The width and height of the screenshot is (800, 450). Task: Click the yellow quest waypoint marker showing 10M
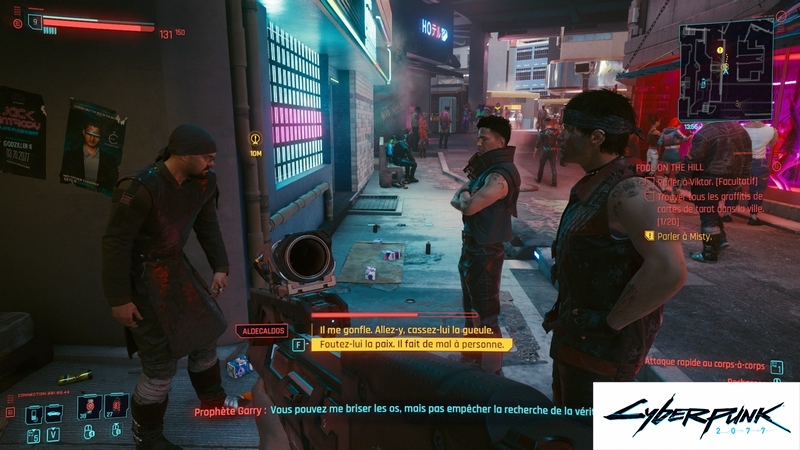point(255,139)
